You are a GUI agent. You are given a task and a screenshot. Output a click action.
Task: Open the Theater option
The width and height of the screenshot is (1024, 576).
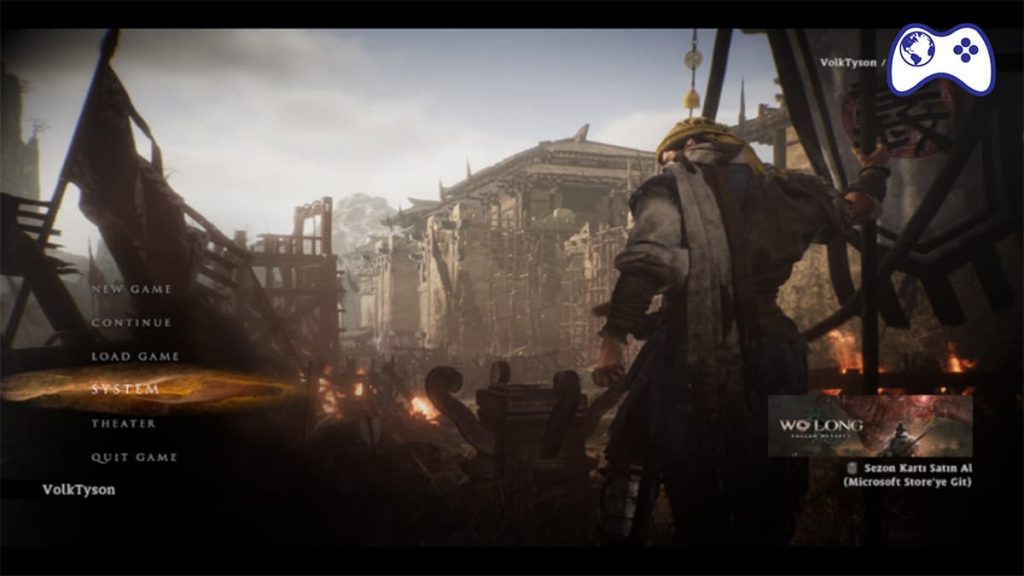tap(123, 423)
